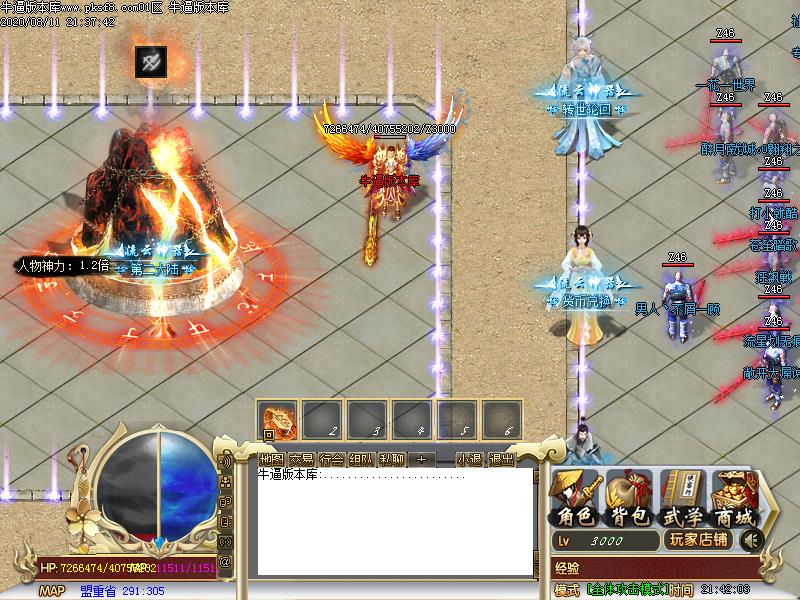
Task: Click the @ chat channel icon
Action: pos(226,561)
